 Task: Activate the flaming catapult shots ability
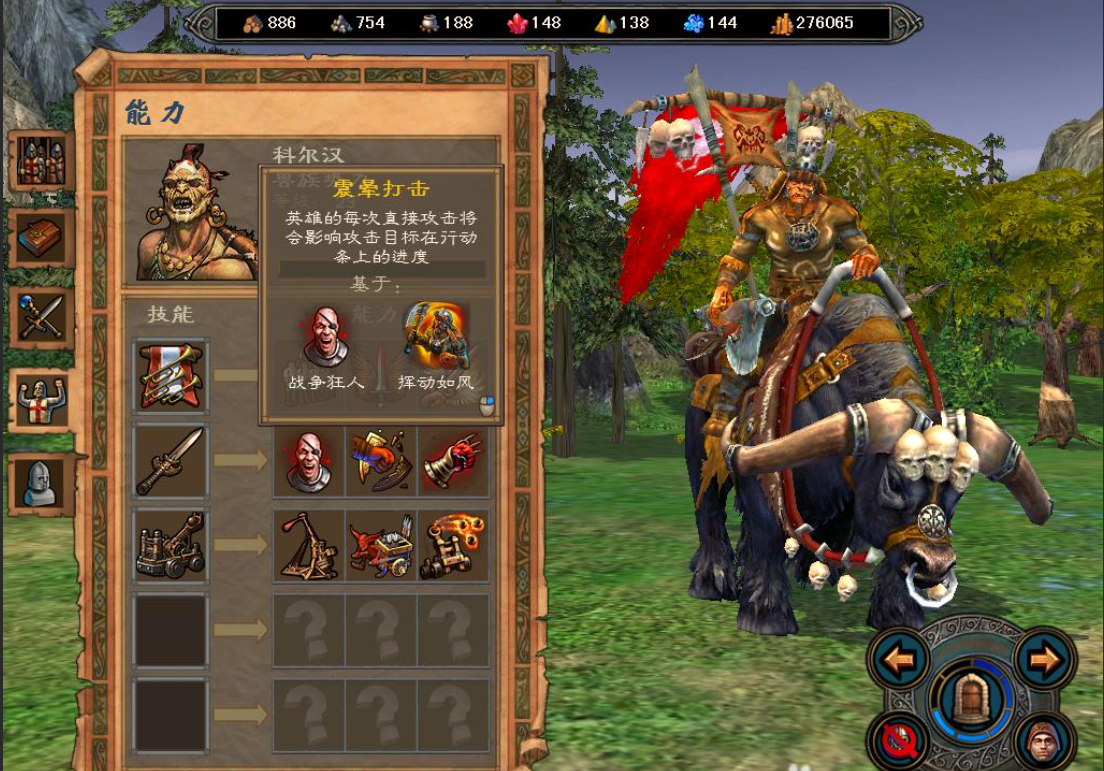454,546
